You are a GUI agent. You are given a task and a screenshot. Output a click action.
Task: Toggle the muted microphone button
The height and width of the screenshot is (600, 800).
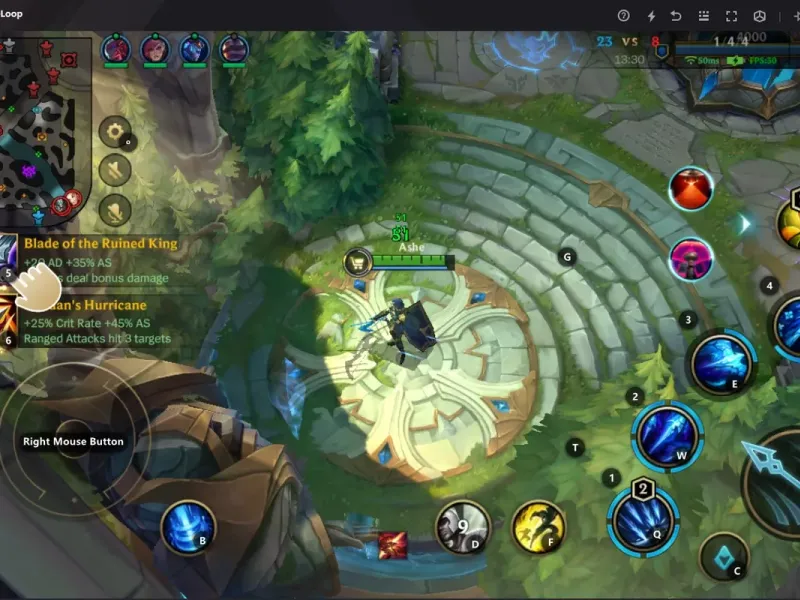115,210
